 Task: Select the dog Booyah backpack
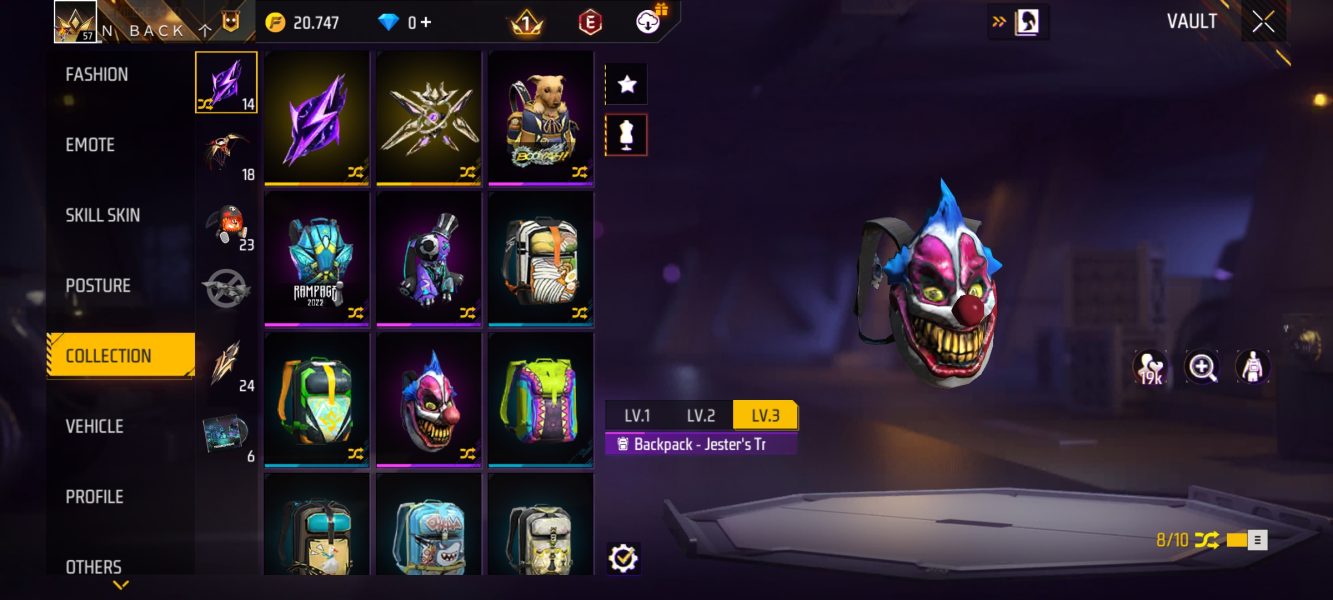541,118
